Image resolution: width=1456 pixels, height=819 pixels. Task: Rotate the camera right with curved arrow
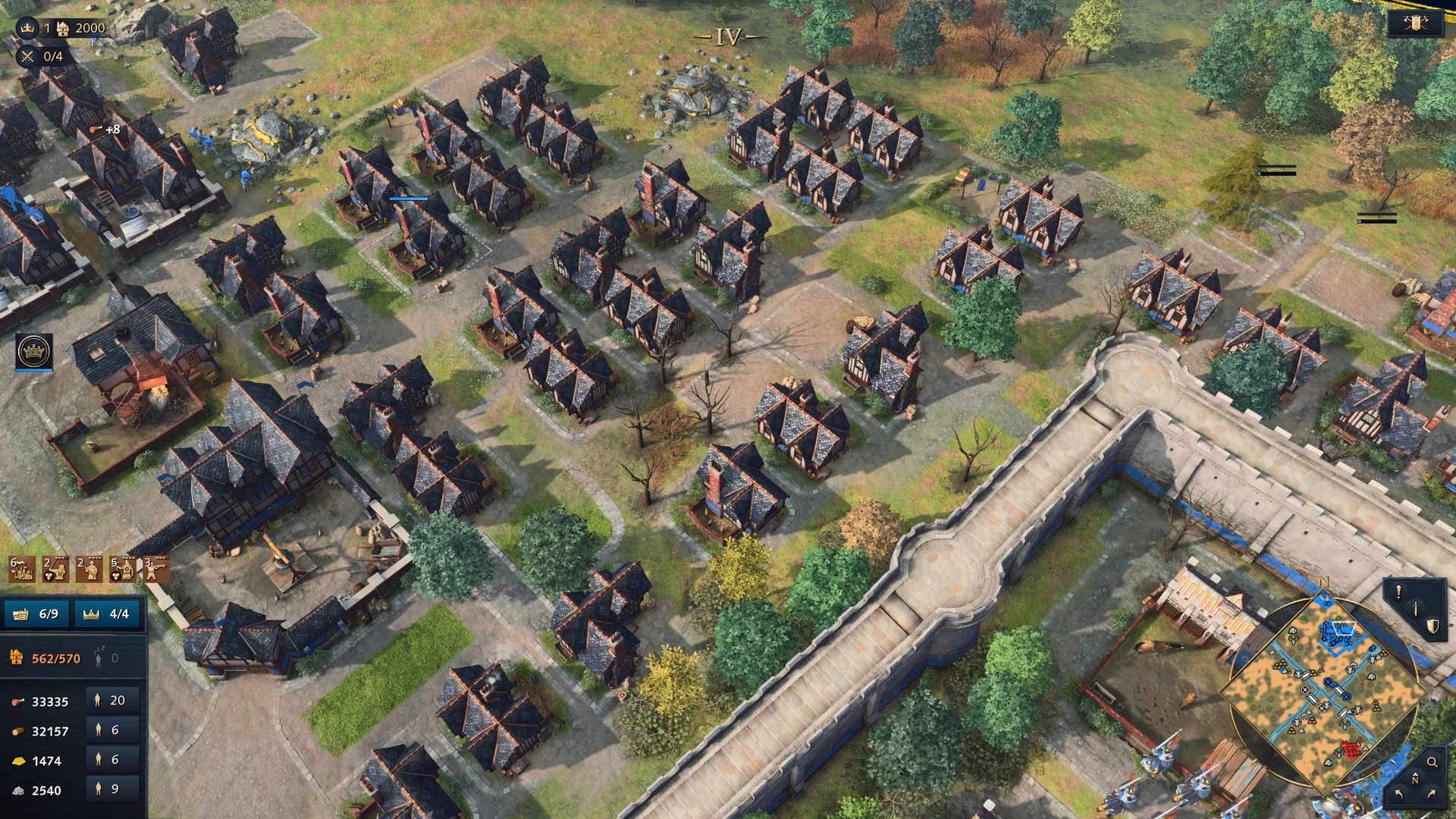pyautogui.click(x=1432, y=794)
